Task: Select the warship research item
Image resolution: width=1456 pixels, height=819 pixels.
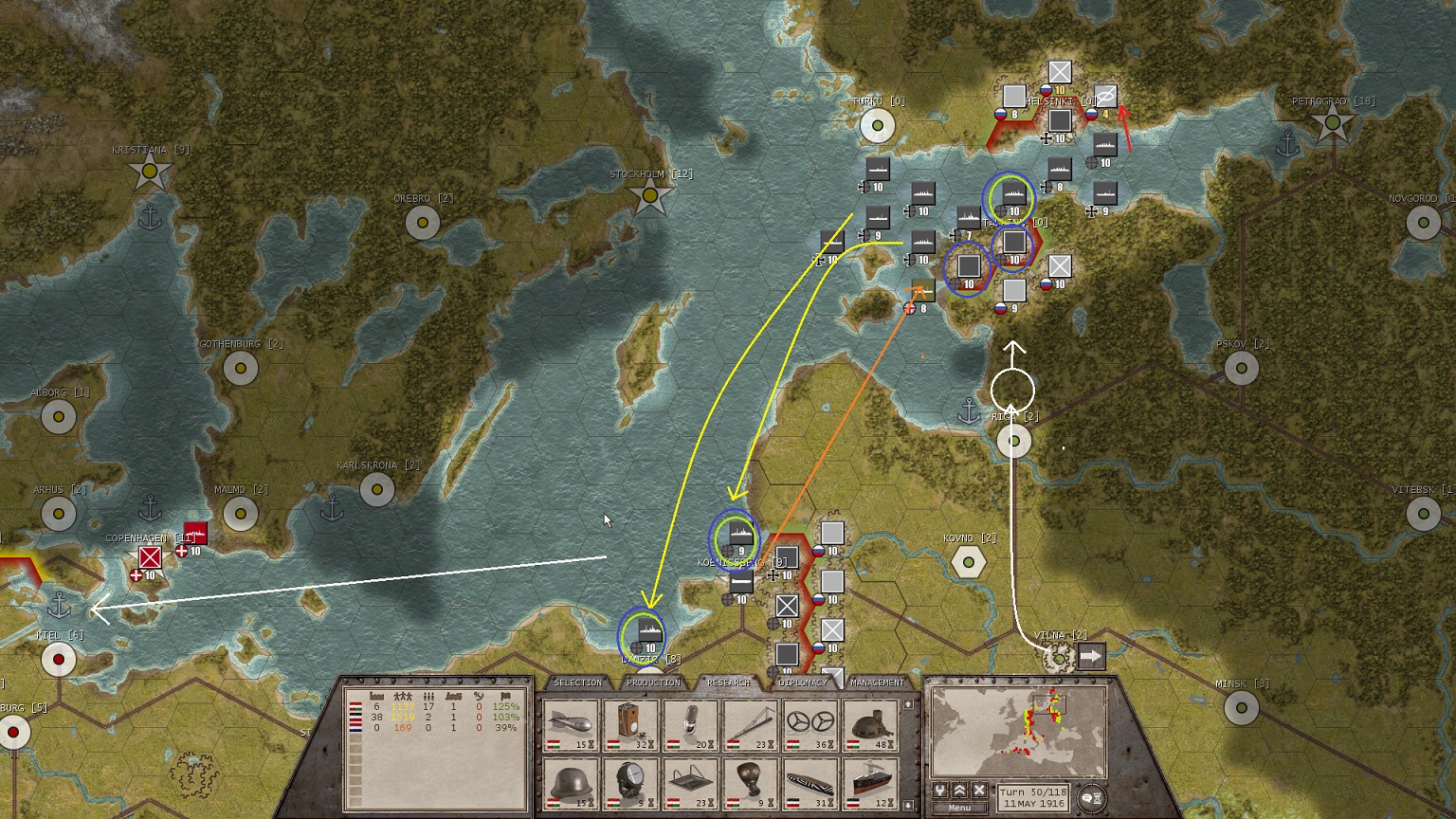Action: pos(870,783)
